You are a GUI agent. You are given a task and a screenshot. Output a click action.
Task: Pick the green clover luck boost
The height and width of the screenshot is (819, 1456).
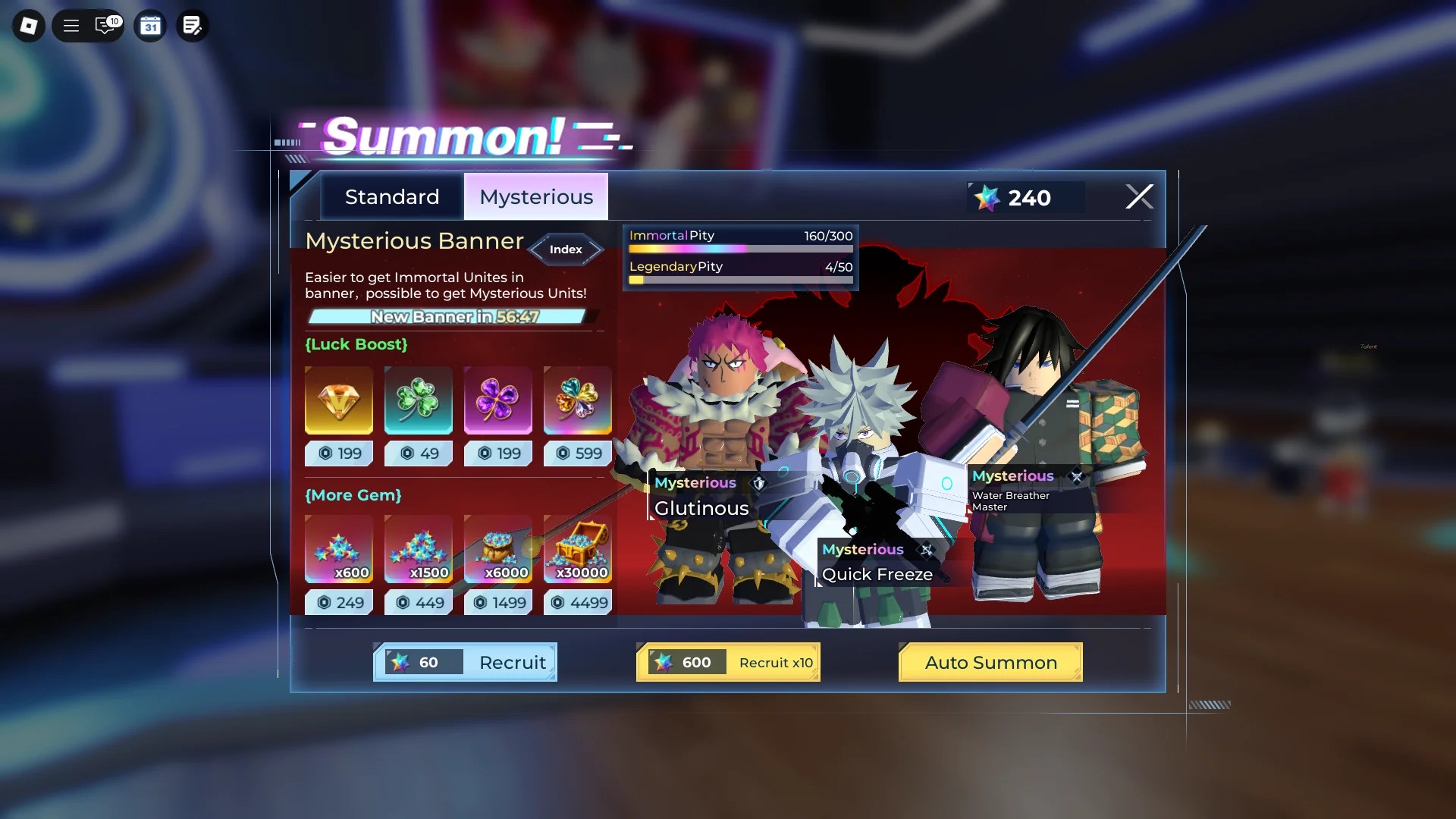coord(418,400)
